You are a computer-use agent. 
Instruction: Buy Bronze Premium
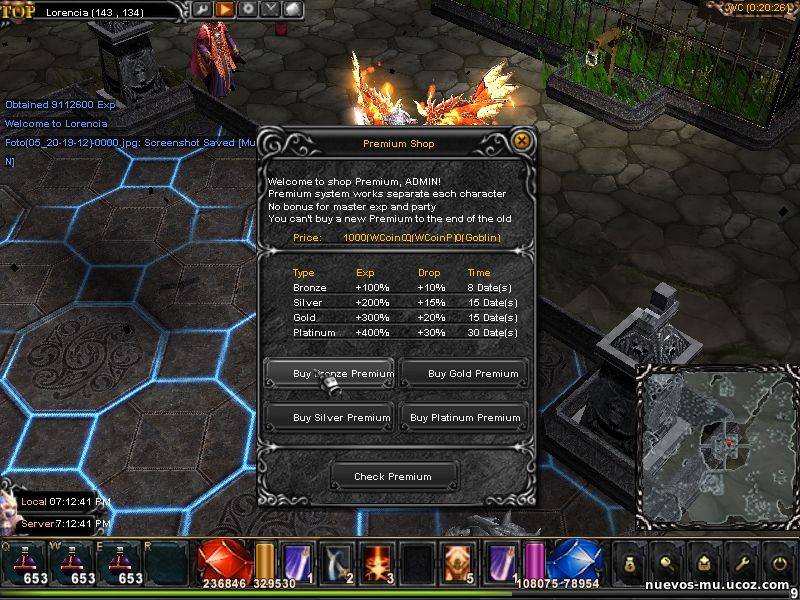click(x=329, y=374)
